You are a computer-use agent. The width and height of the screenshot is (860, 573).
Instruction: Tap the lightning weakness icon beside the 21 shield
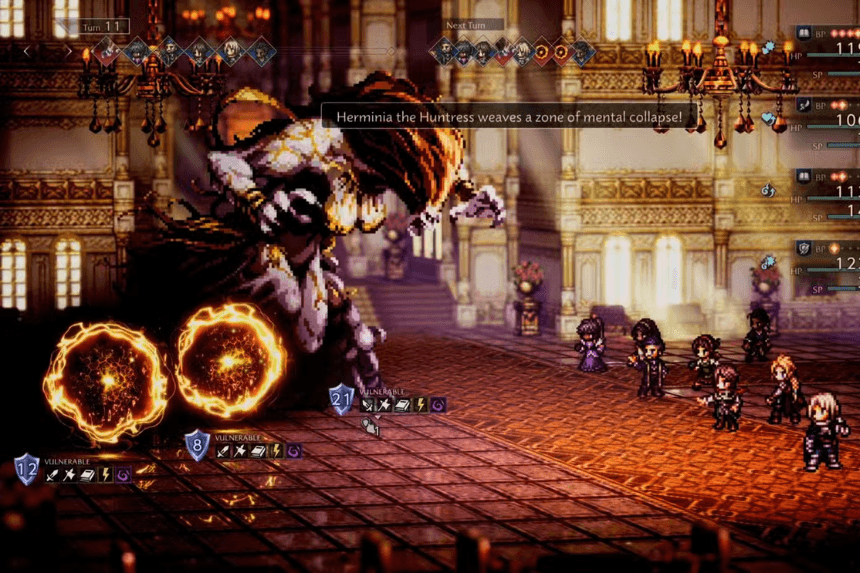click(x=419, y=405)
